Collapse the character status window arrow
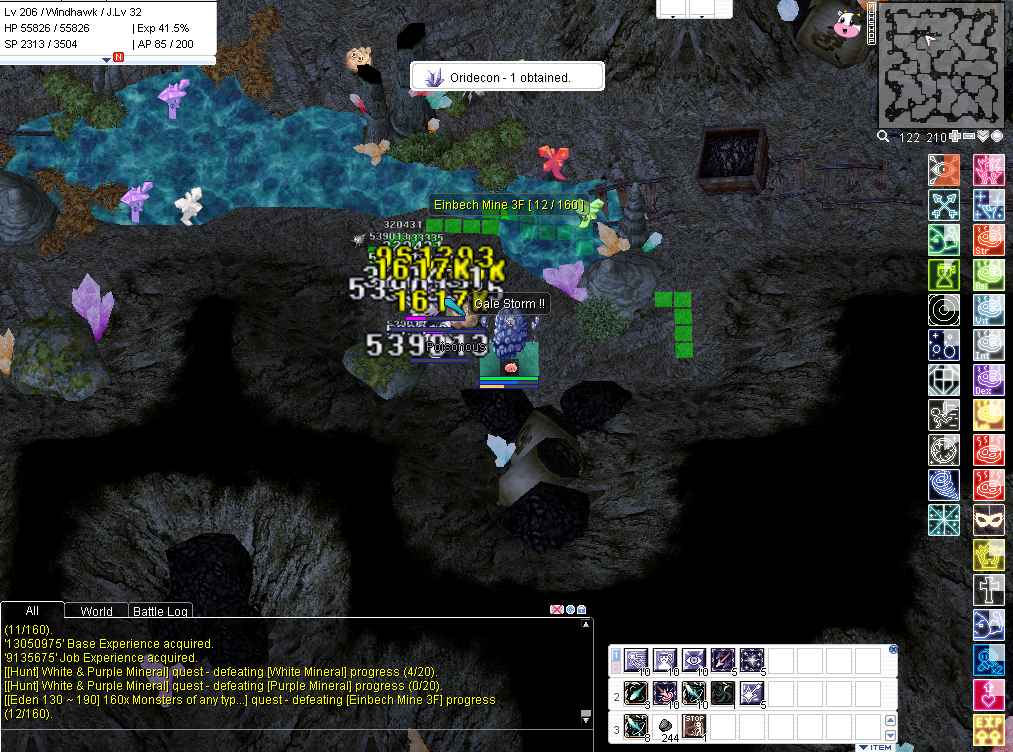Screen dimensions: 1013x752 pyautogui.click(x=106, y=60)
